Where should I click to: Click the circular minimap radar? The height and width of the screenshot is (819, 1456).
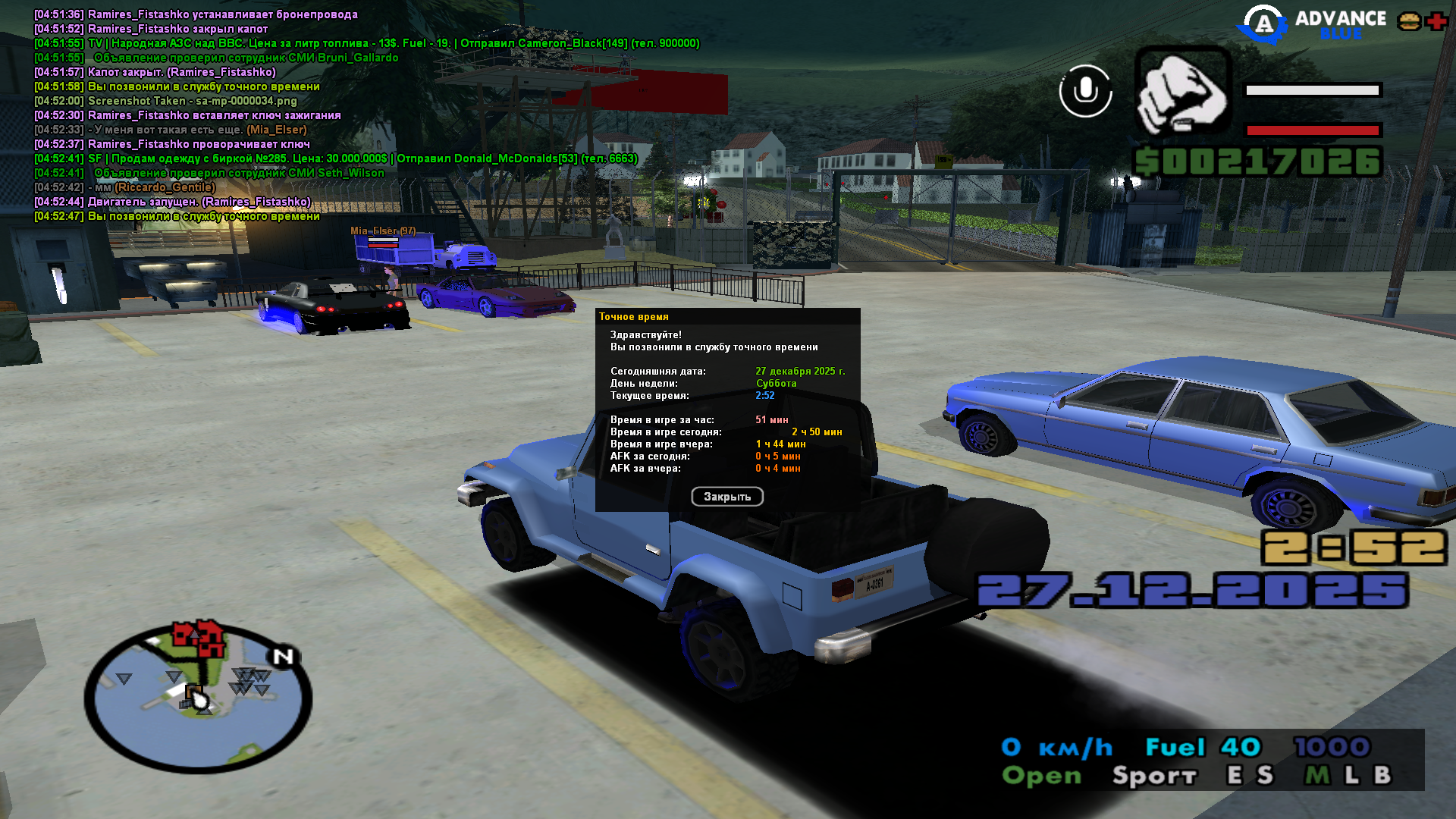198,697
